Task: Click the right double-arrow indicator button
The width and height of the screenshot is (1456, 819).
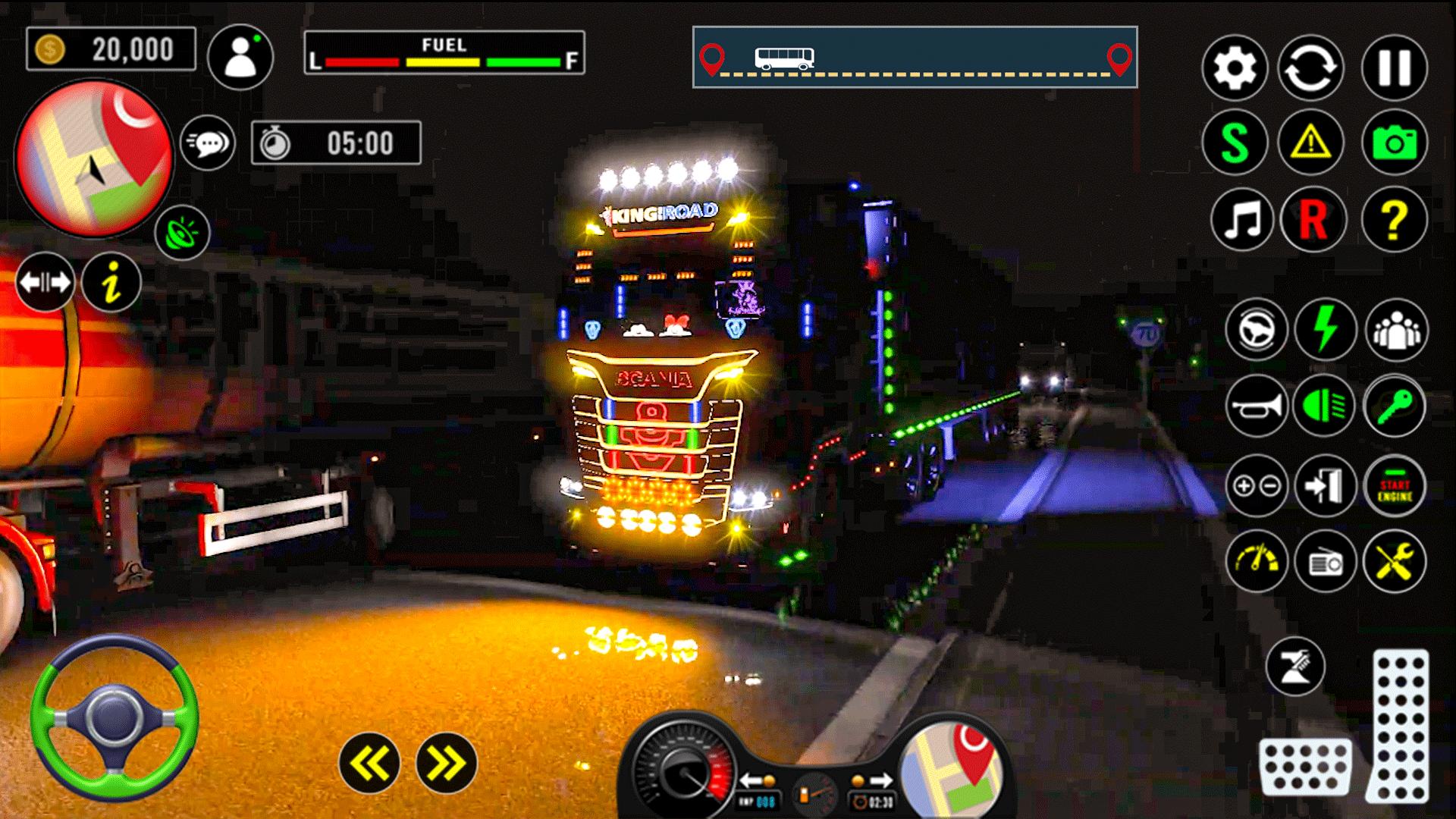Action: (446, 762)
